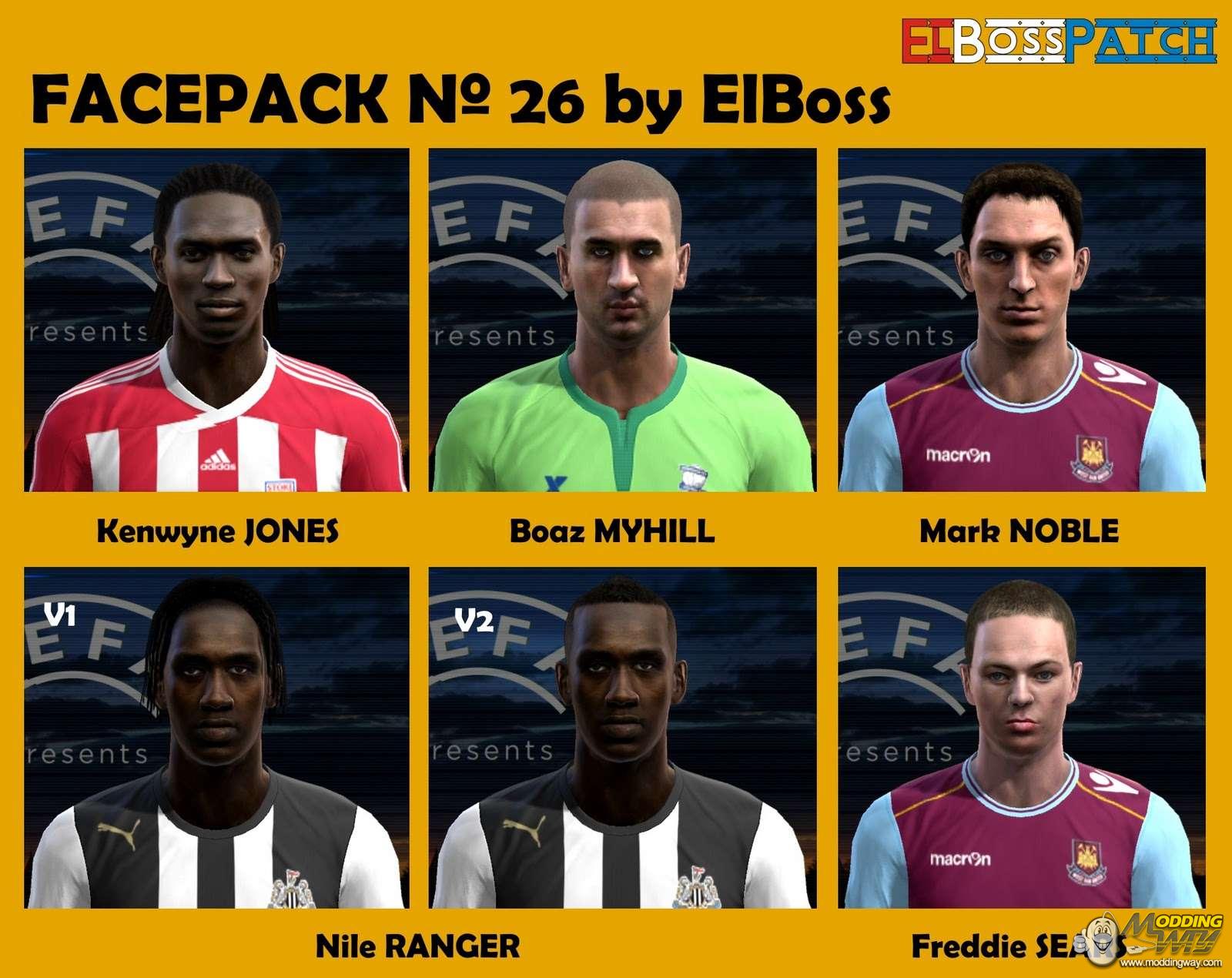This screenshot has height=978, width=1232.
Task: Click the ElBossPatch logo
Action: point(1059,41)
